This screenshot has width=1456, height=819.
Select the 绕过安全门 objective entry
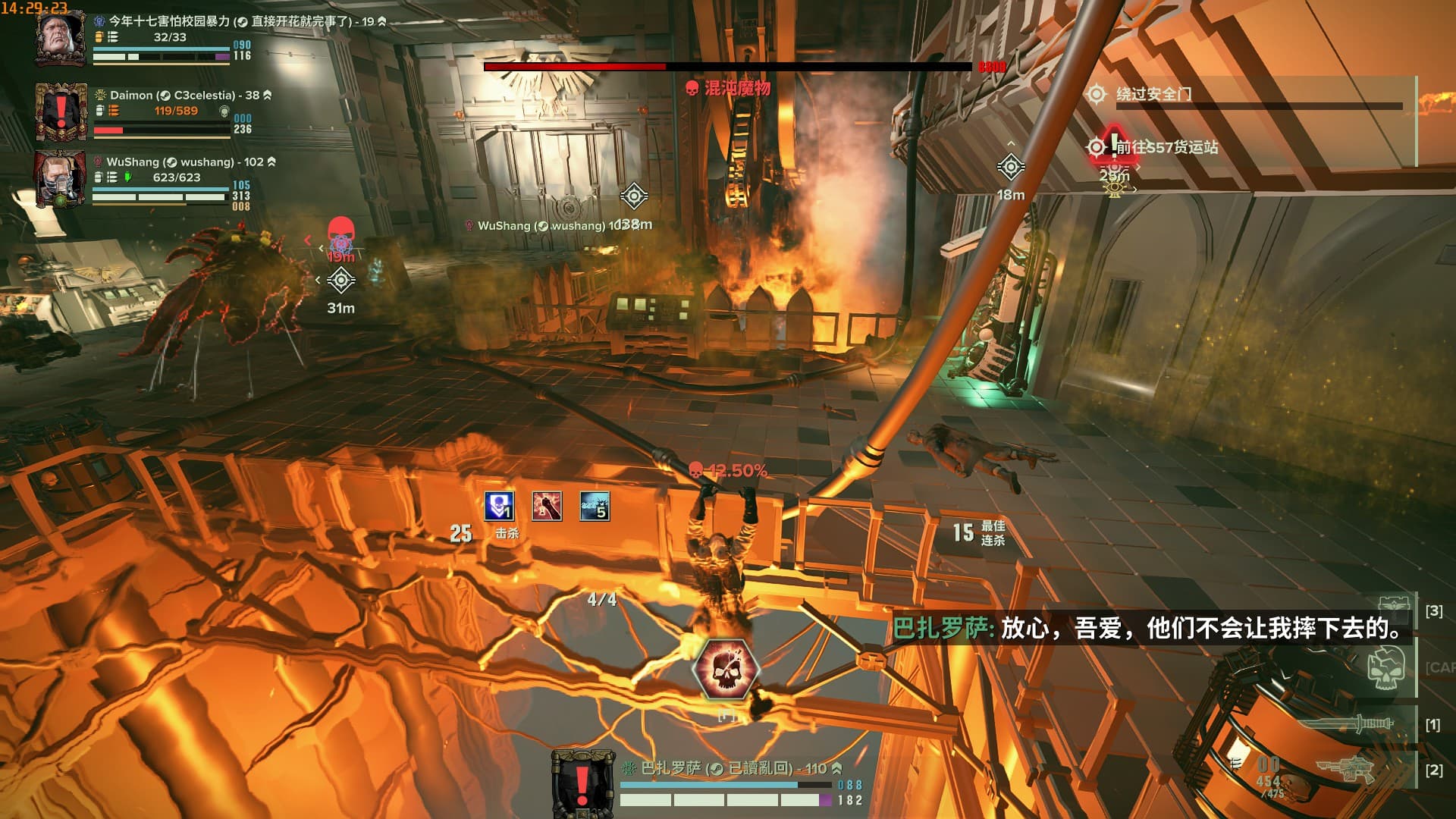pyautogui.click(x=1153, y=94)
